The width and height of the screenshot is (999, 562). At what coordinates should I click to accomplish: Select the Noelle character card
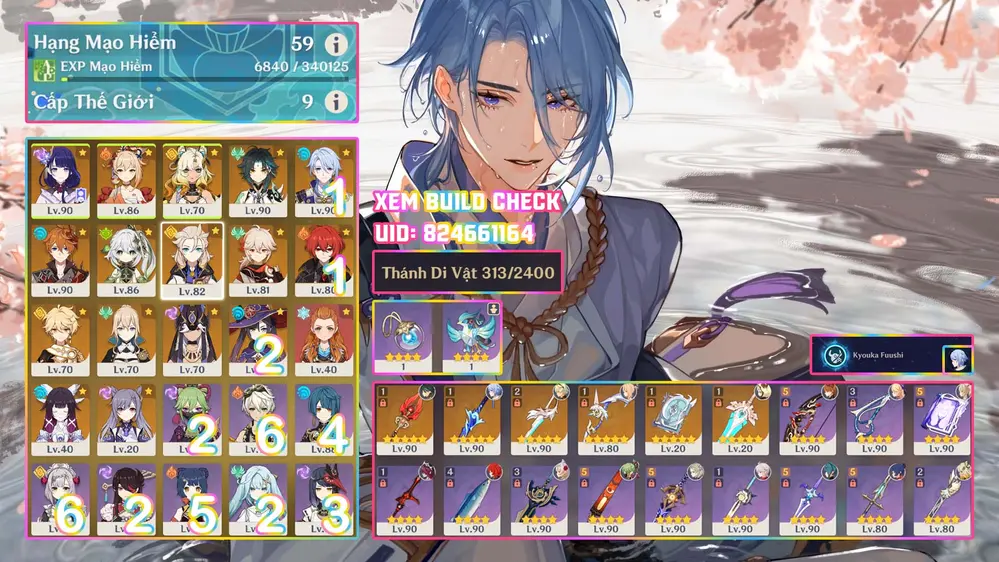click(60, 494)
